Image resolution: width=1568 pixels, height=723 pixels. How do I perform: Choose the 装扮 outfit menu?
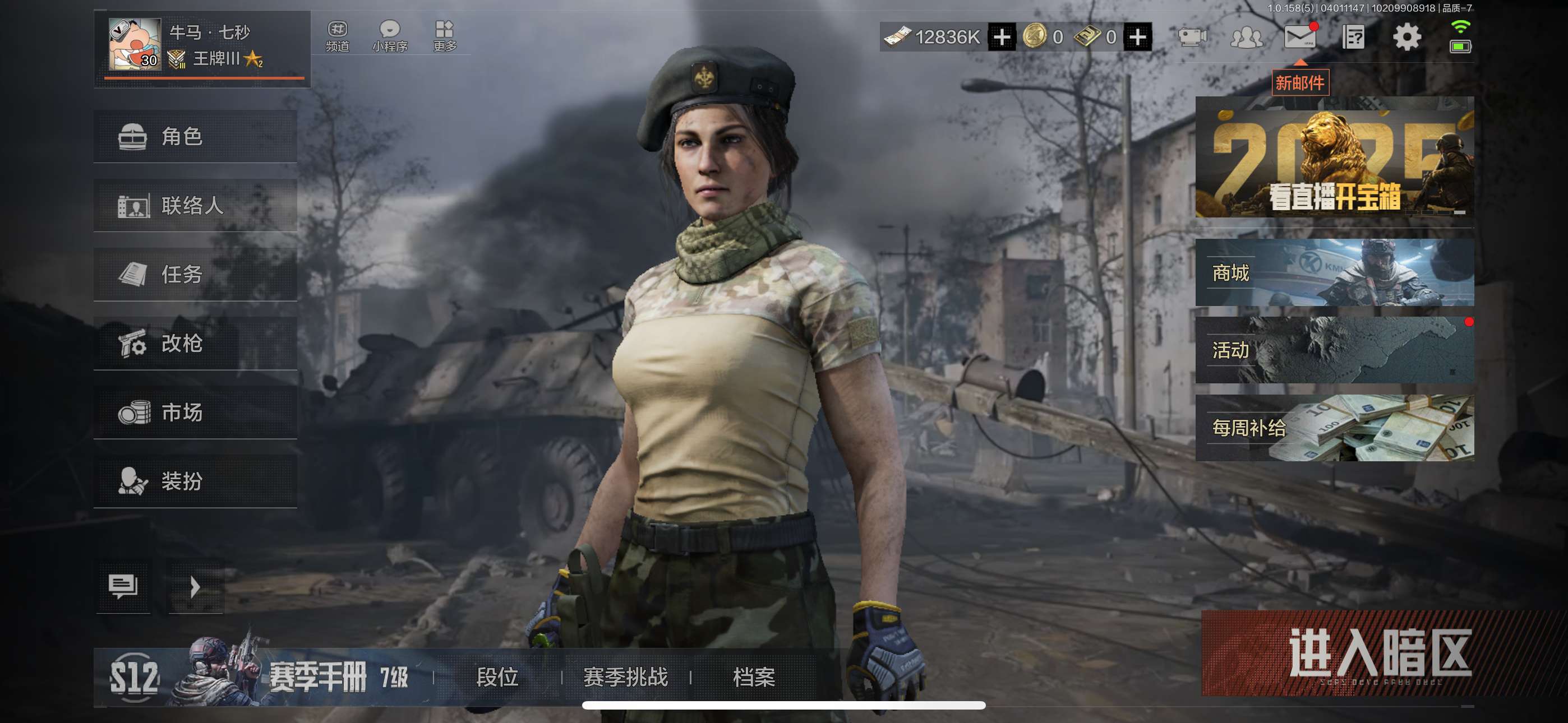(195, 481)
